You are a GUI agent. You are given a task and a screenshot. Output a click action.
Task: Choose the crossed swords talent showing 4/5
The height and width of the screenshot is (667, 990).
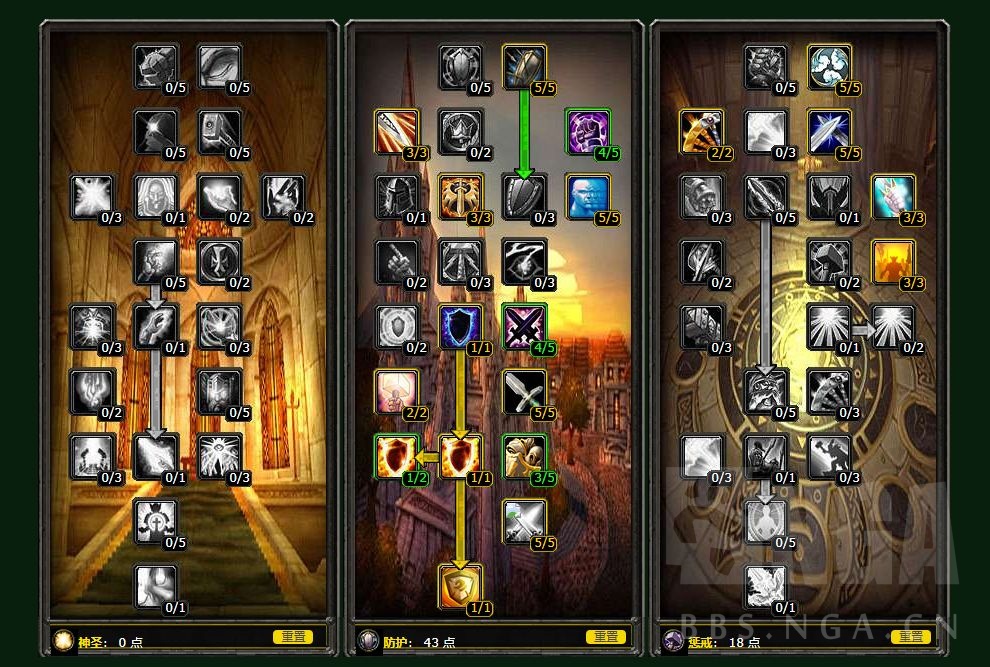(x=523, y=326)
